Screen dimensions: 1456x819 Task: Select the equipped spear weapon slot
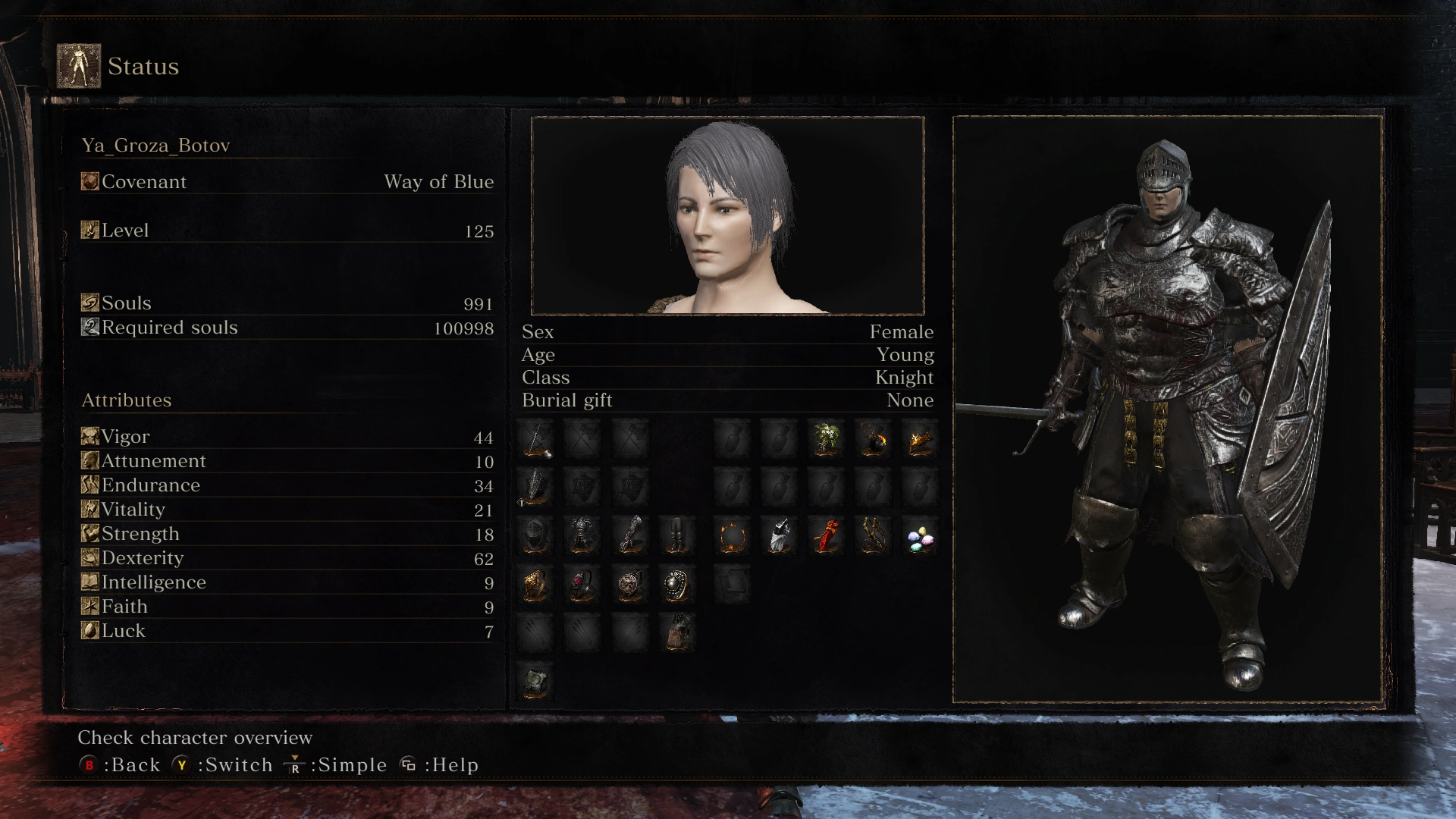pyautogui.click(x=536, y=439)
